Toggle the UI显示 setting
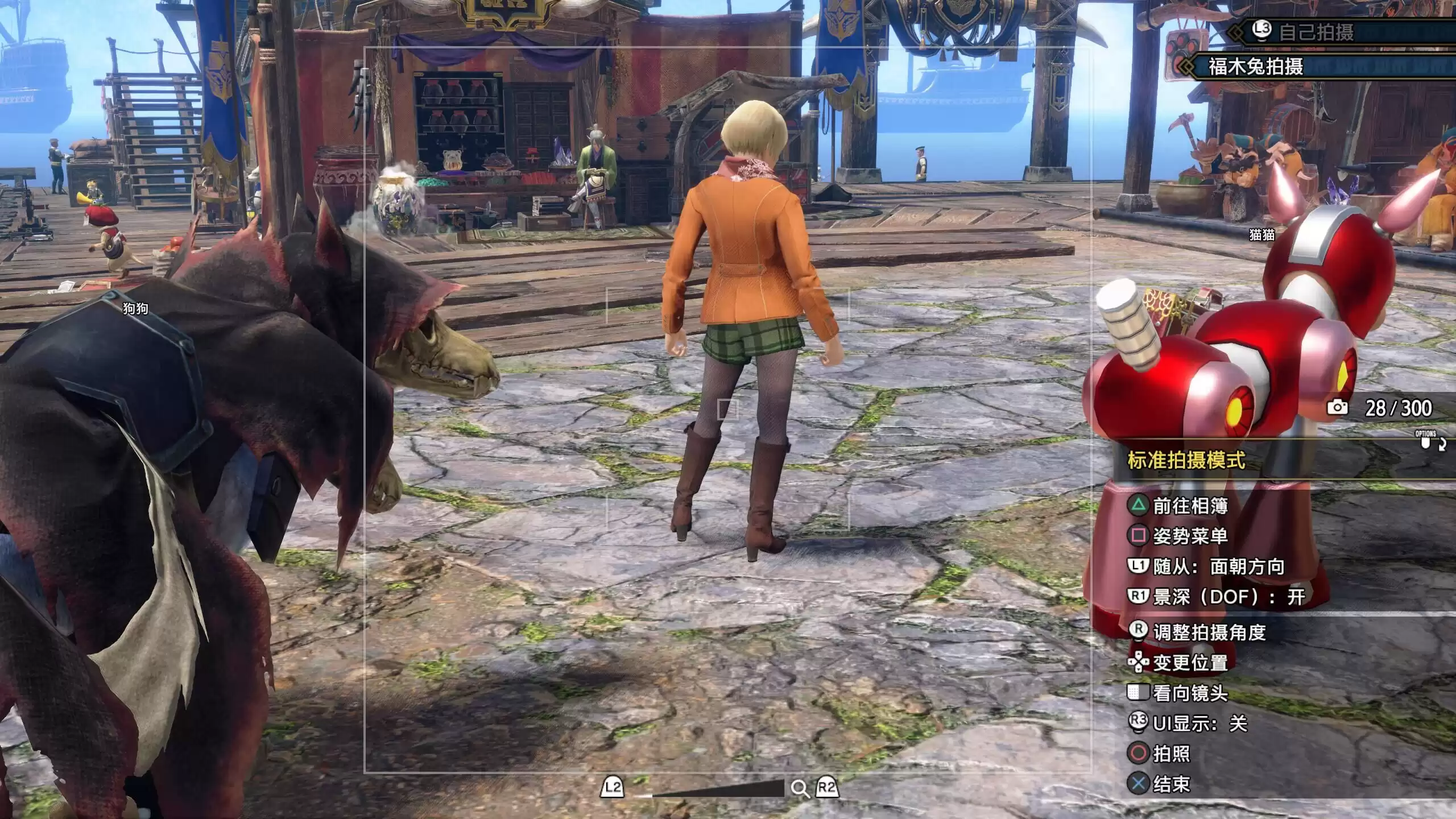The height and width of the screenshot is (819, 1456). click(x=1199, y=723)
